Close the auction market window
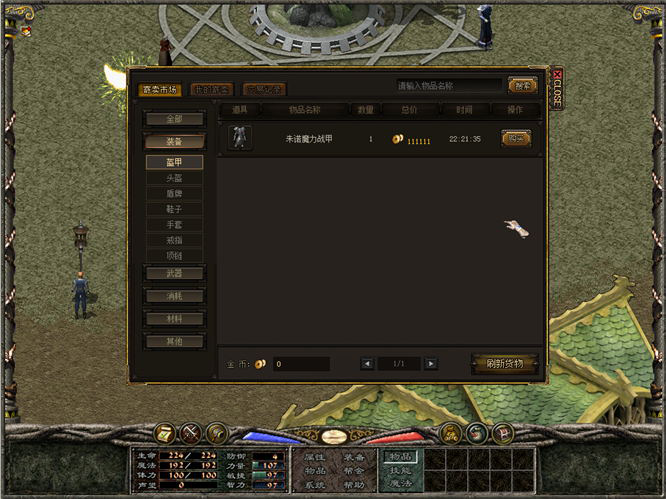 point(557,87)
